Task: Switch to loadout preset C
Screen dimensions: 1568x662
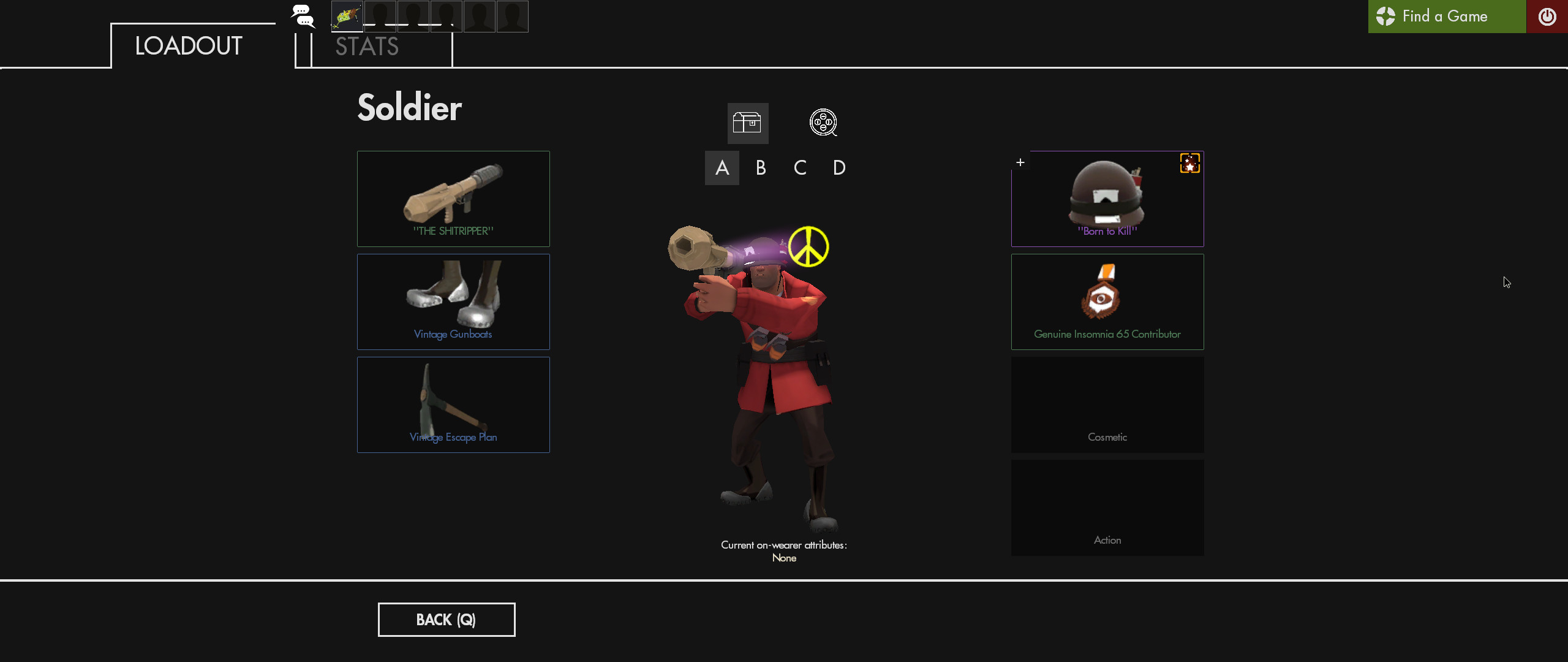Action: pyautogui.click(x=800, y=167)
